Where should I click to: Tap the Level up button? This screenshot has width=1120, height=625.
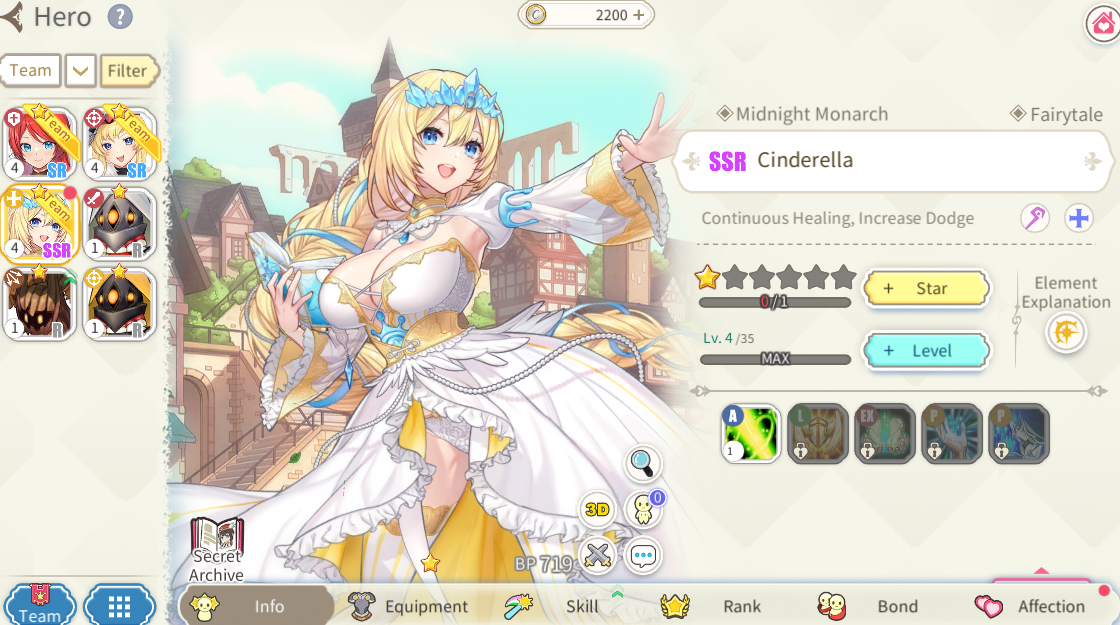pyautogui.click(x=925, y=351)
